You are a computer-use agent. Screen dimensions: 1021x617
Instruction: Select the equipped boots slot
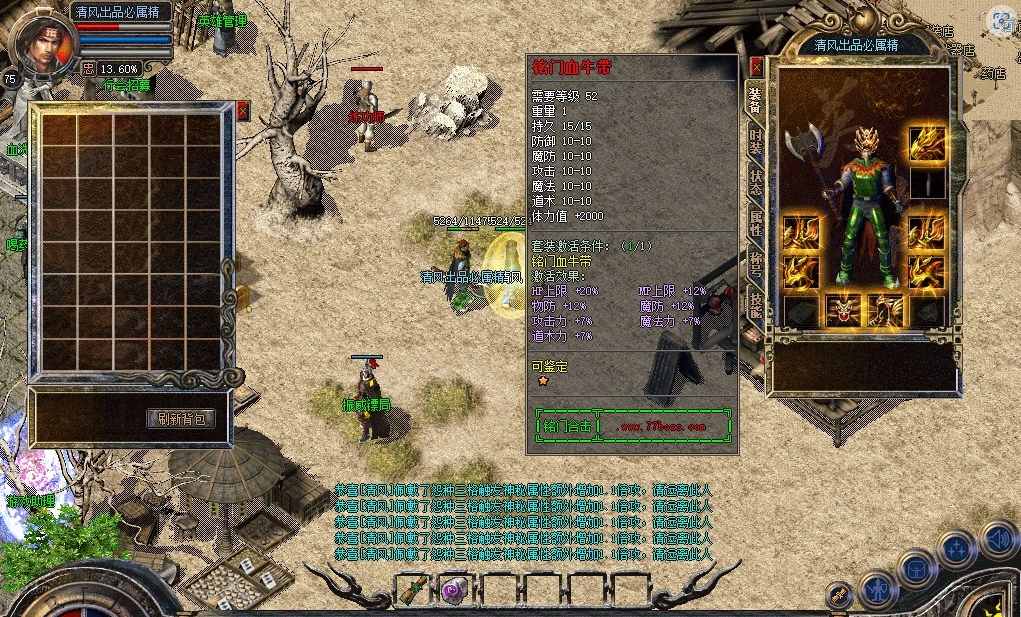pos(884,311)
